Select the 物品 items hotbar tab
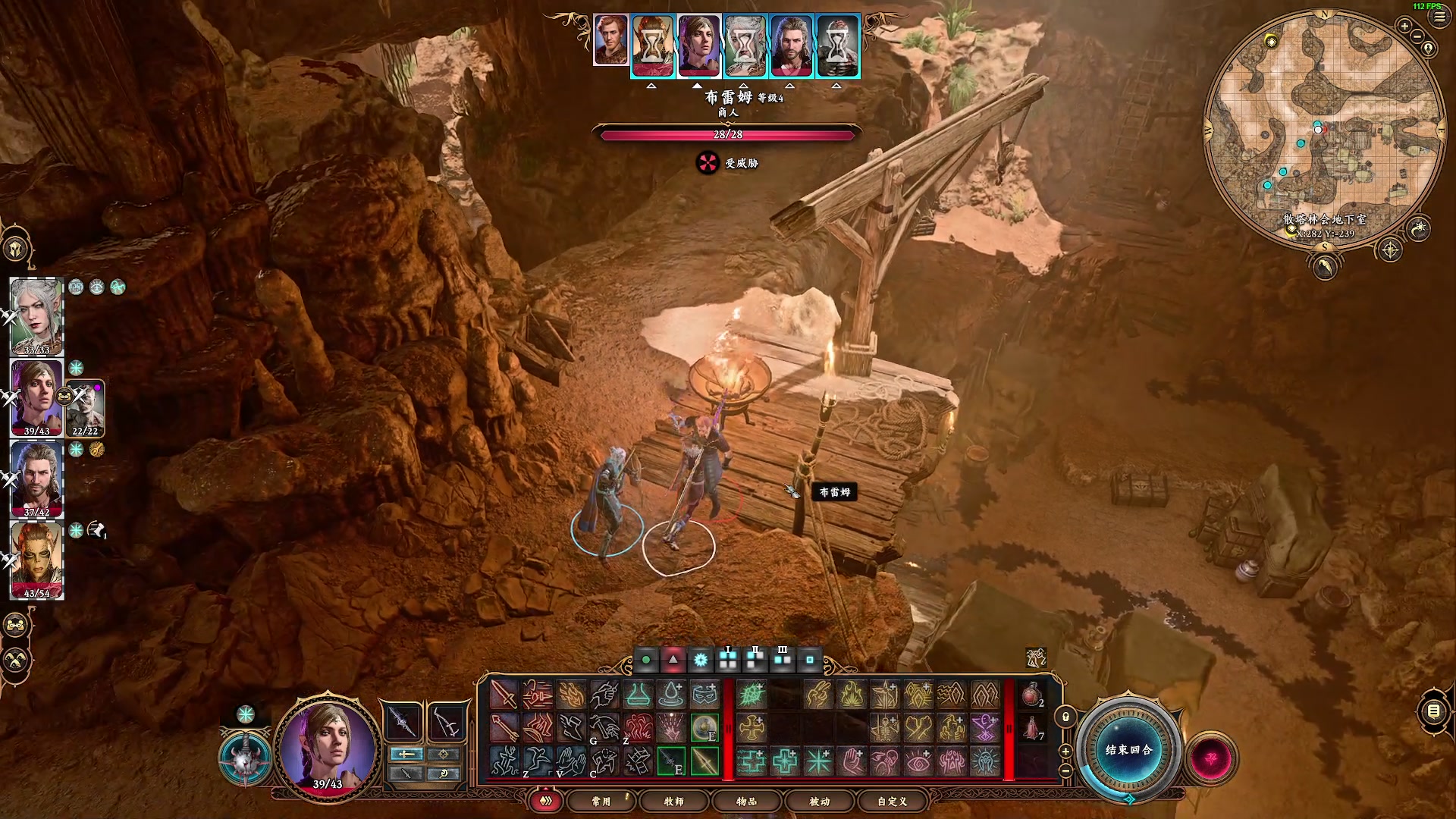Image resolution: width=1456 pixels, height=819 pixels. click(746, 801)
